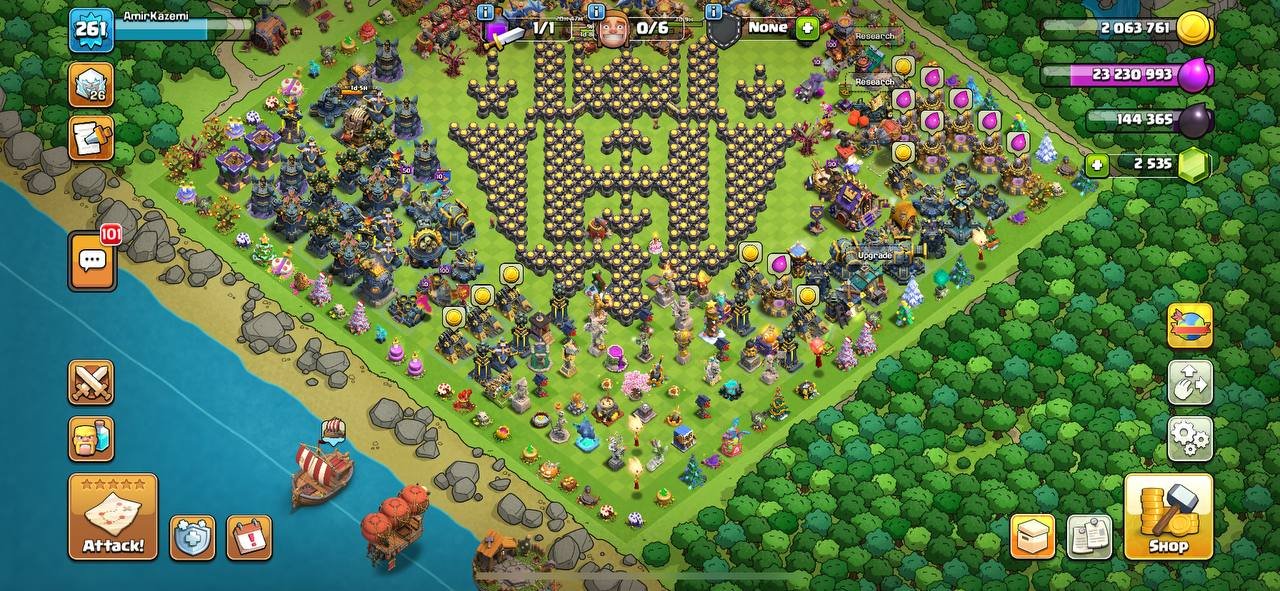Image resolution: width=1280 pixels, height=591 pixels.
Task: Show builder info for the 1/1 counter
Action: 486,12
